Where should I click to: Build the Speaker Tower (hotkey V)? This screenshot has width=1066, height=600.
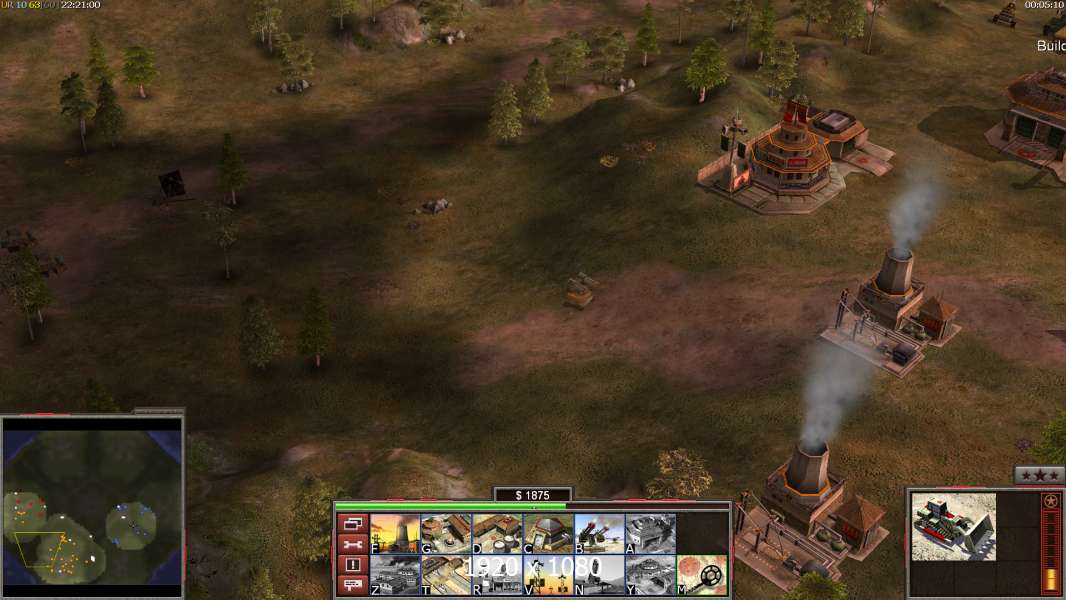(x=548, y=574)
